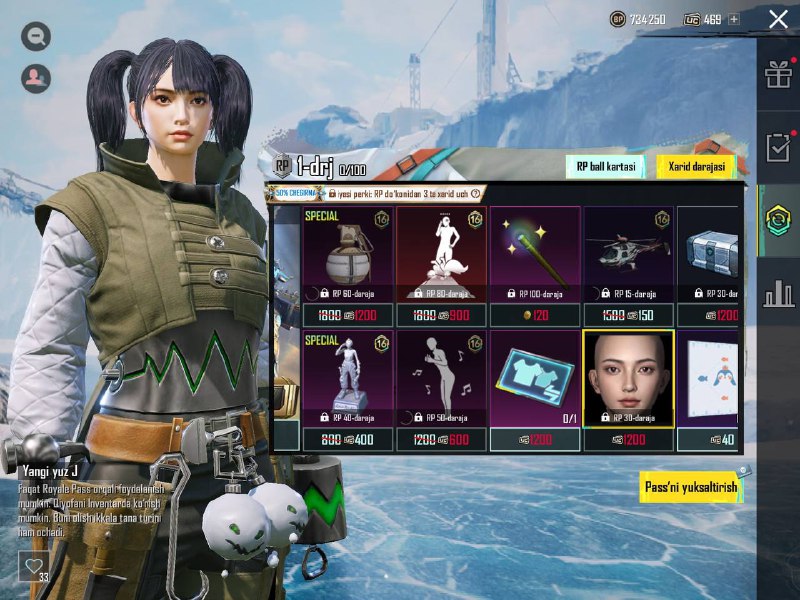The width and height of the screenshot is (800, 600).
Task: Switch to the checklist missions tab
Action: point(778,147)
